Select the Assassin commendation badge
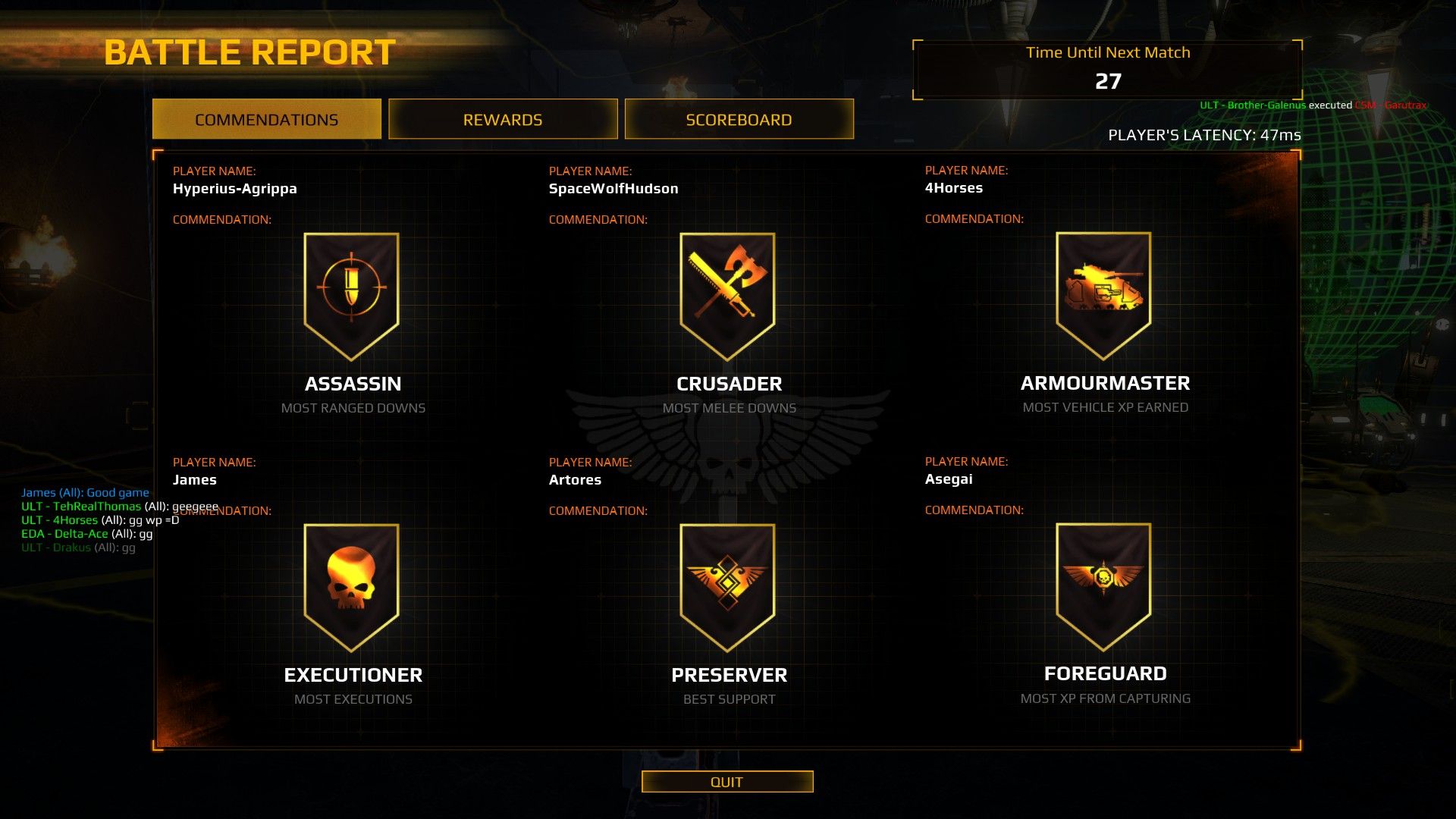Viewport: 1456px width, 819px height. [x=351, y=293]
